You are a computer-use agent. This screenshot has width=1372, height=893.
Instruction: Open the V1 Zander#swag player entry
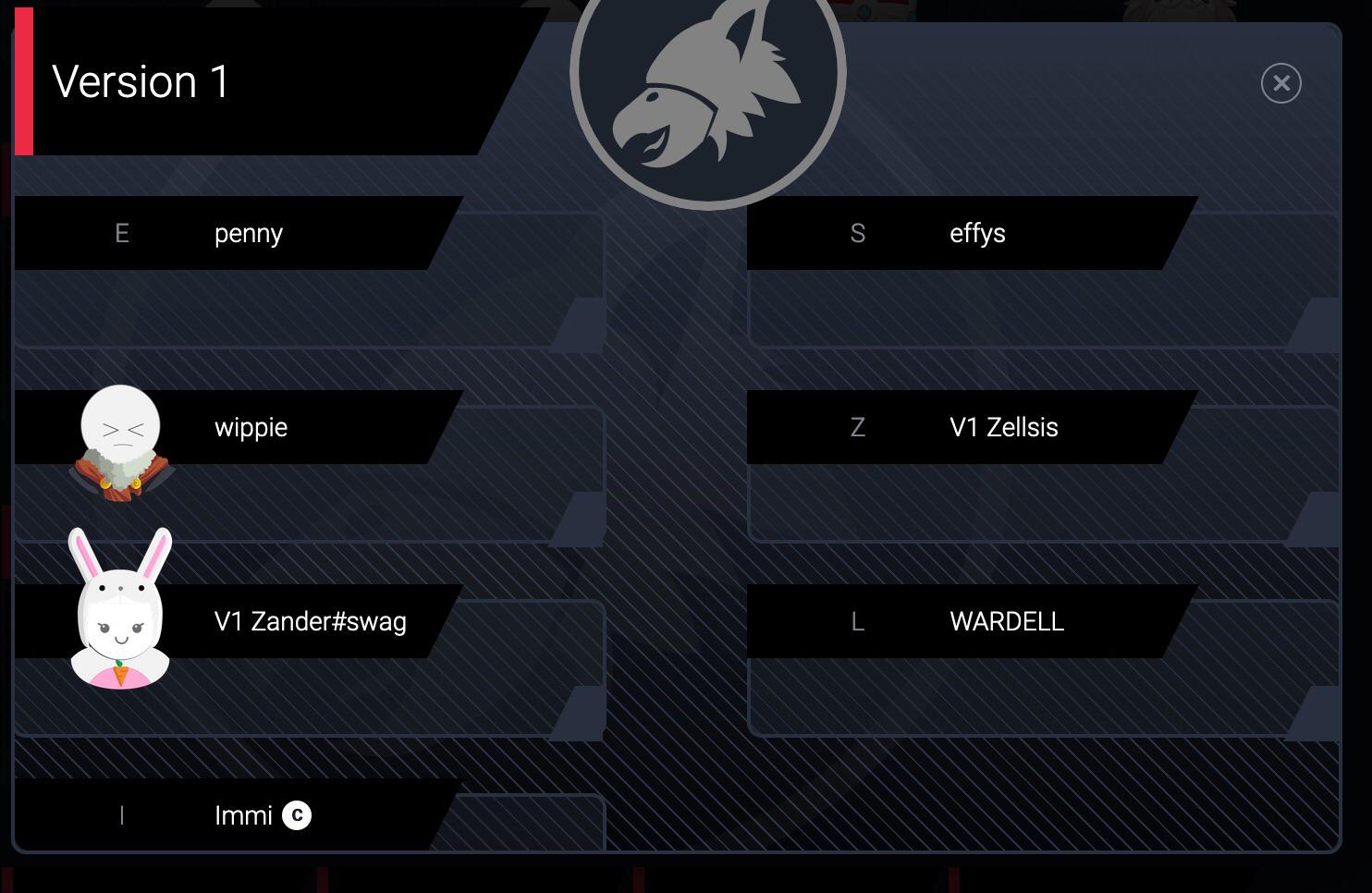click(309, 621)
